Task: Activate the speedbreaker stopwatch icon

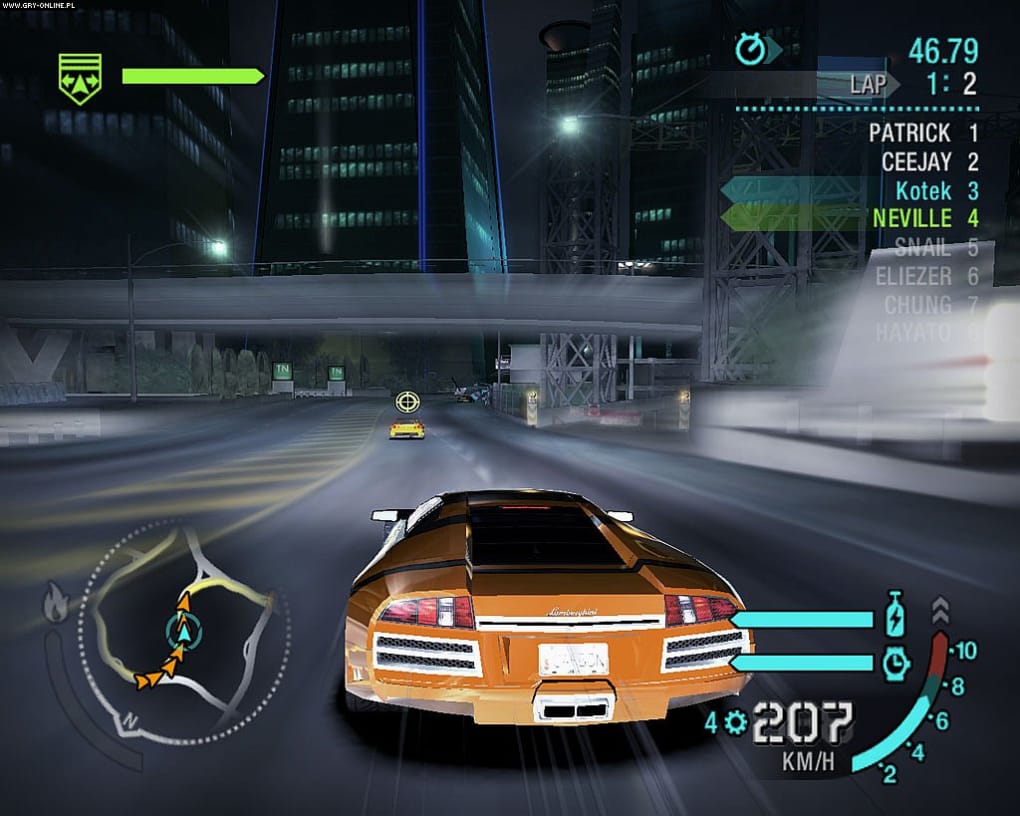Action: [896, 662]
